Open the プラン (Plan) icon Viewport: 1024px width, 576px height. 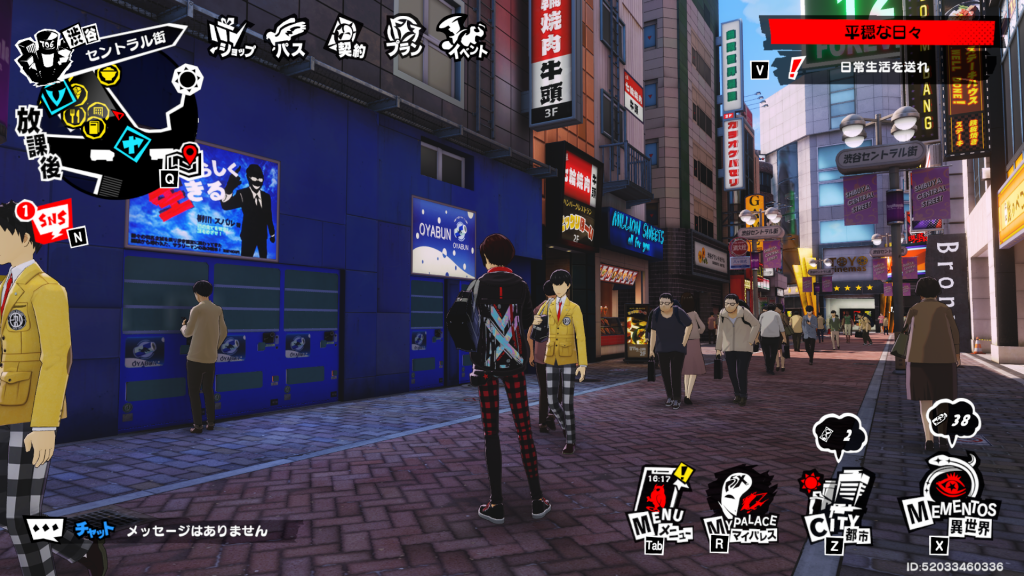(404, 38)
